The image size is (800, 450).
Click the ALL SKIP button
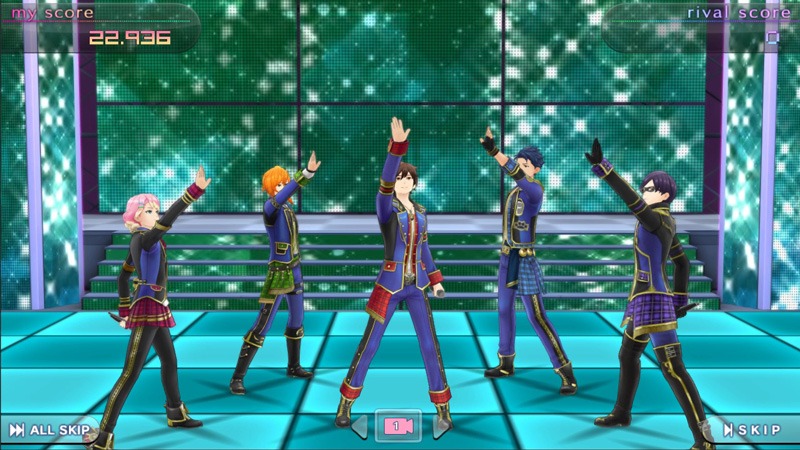click(x=50, y=430)
